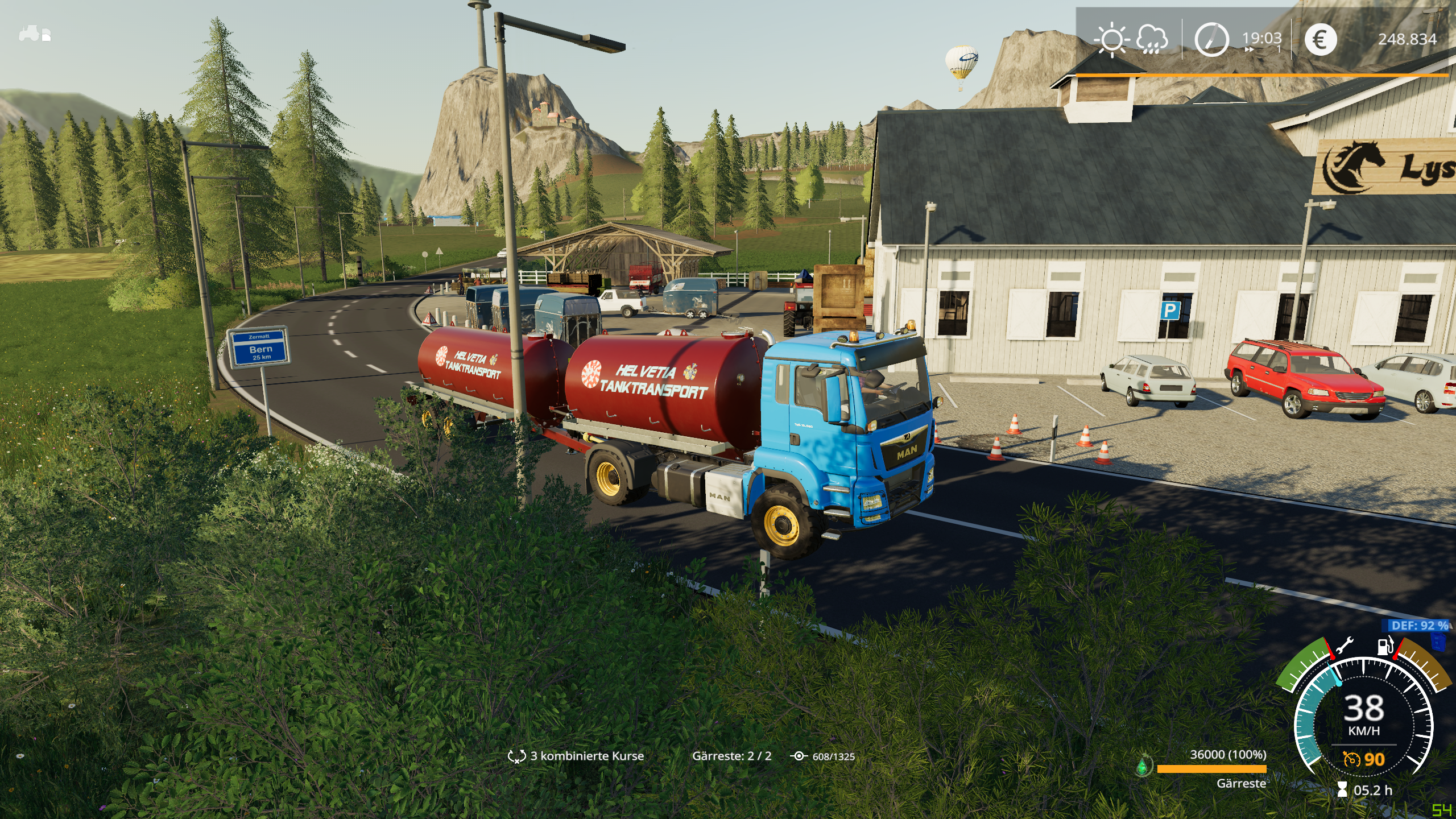Click the fuel pump gauge icon
Image resolution: width=1456 pixels, height=819 pixels.
coord(1385,647)
